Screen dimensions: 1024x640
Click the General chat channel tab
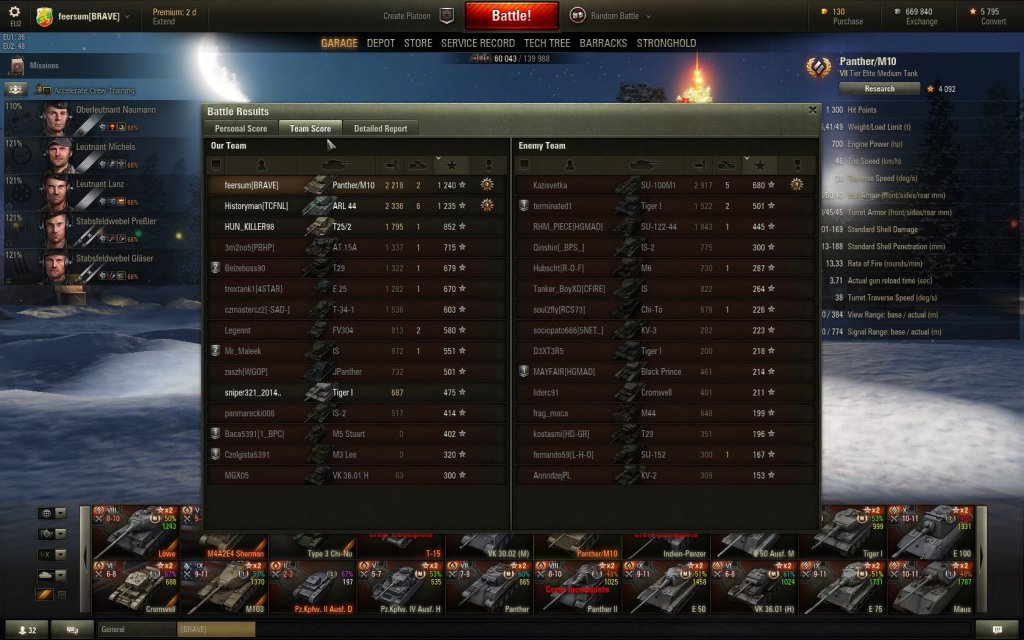point(136,629)
